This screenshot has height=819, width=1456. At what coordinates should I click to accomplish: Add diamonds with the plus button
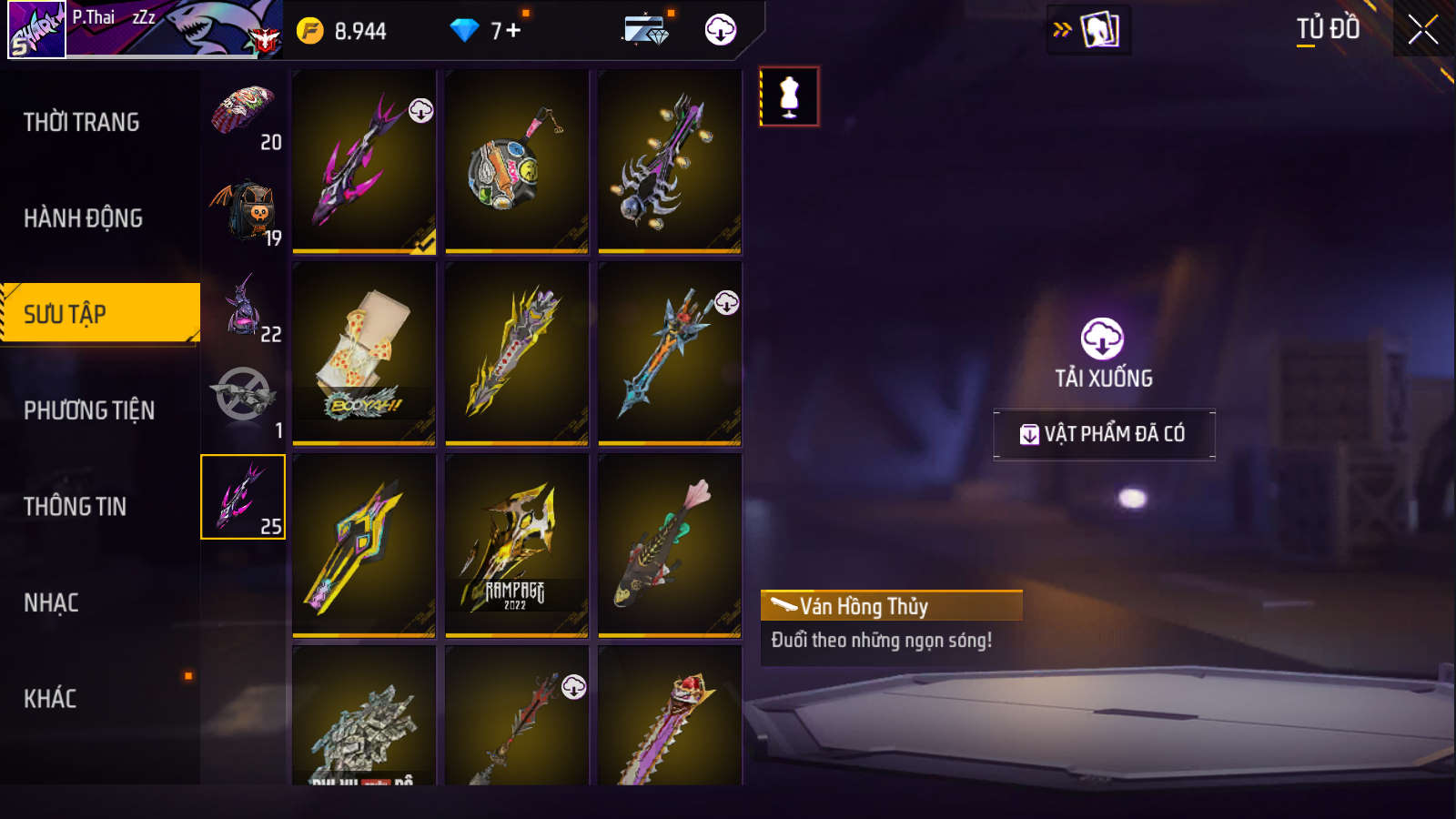tap(513, 31)
